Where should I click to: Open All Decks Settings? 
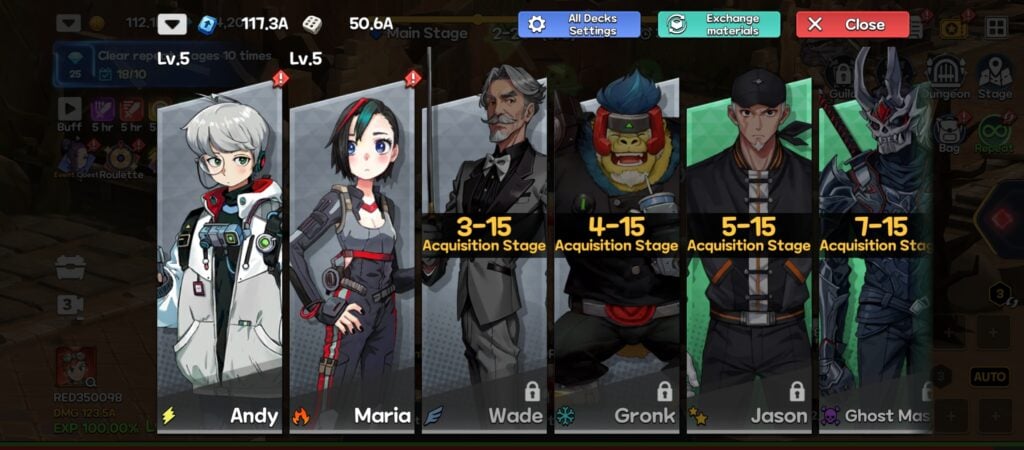point(579,25)
